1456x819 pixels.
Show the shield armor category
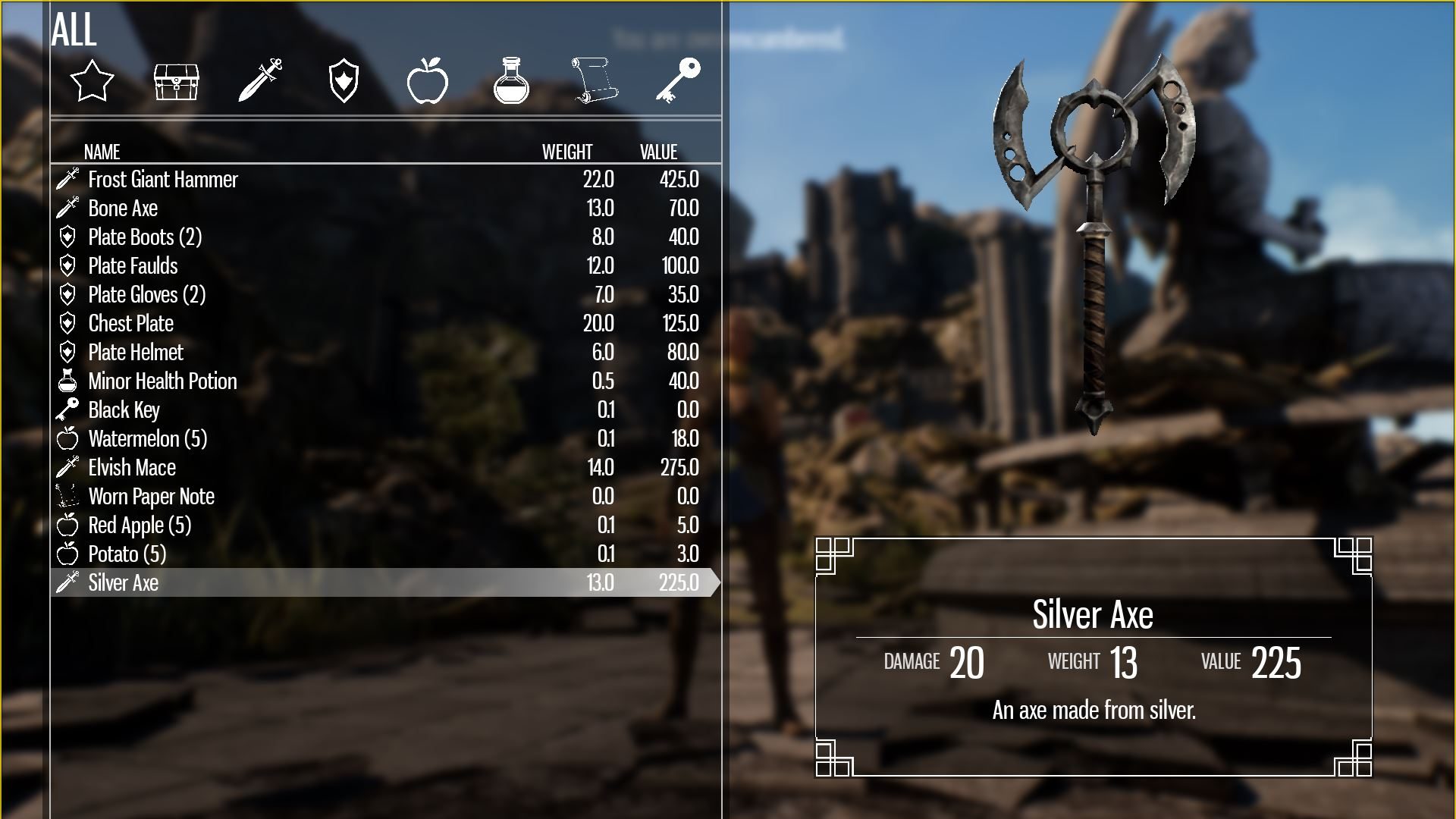pyautogui.click(x=344, y=81)
